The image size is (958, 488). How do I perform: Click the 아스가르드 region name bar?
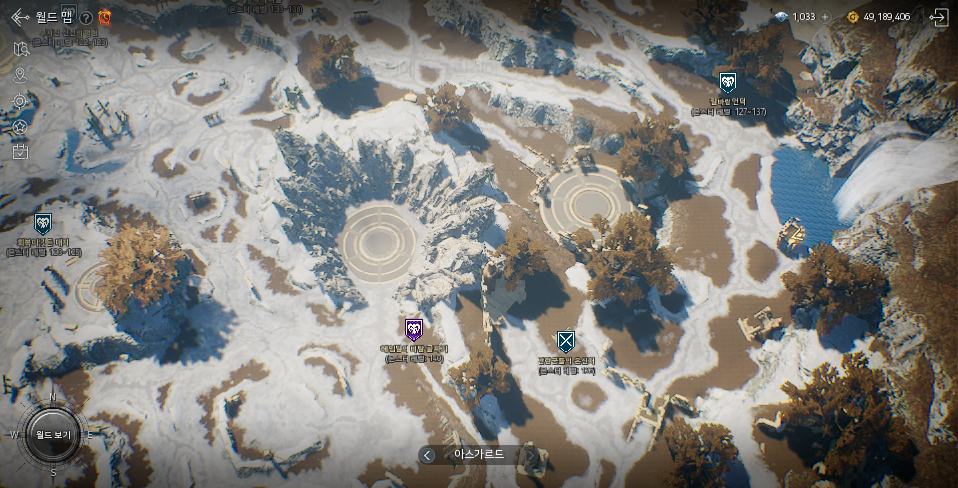click(x=479, y=455)
